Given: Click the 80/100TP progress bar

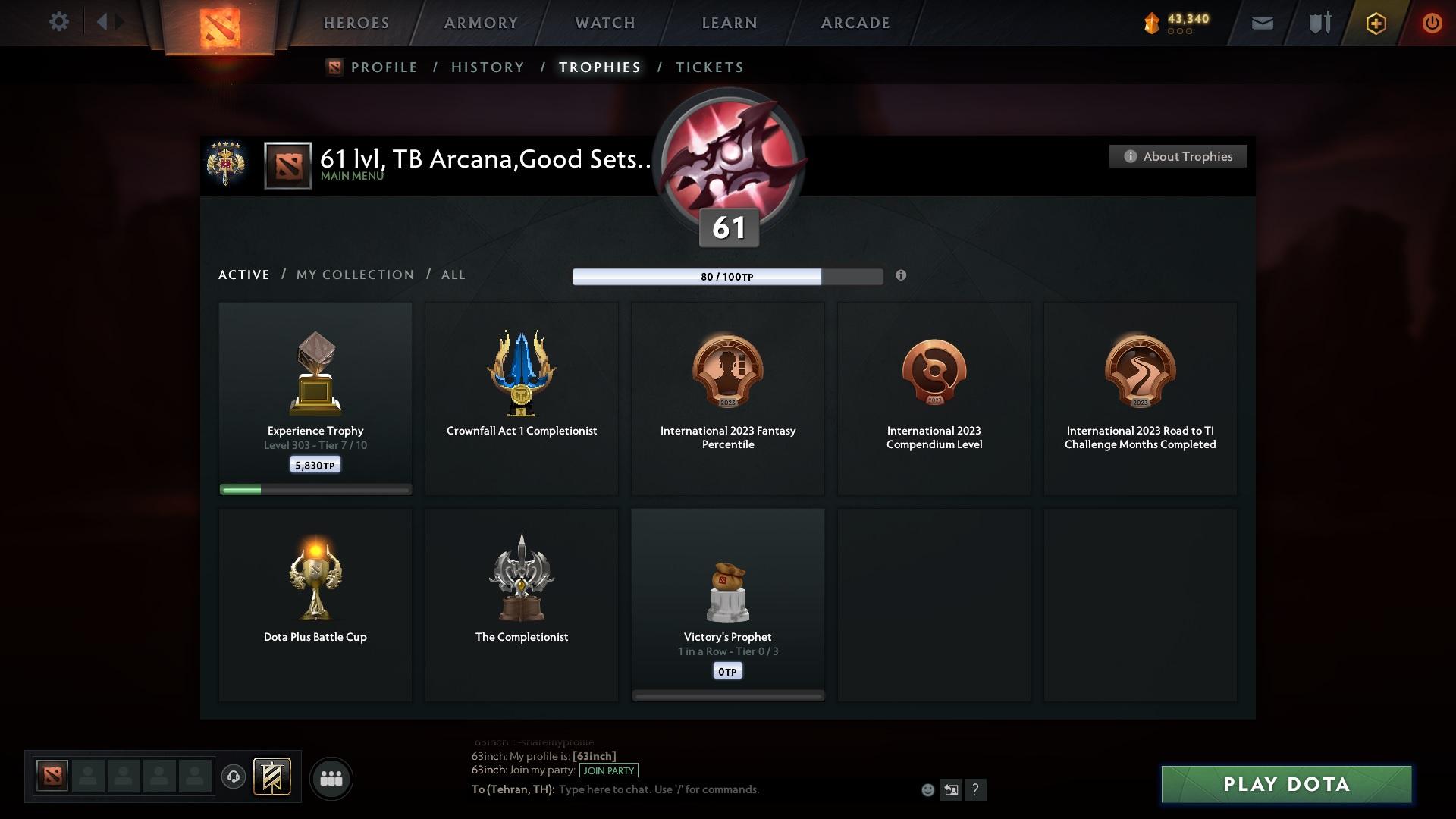Looking at the screenshot, I should click(728, 277).
